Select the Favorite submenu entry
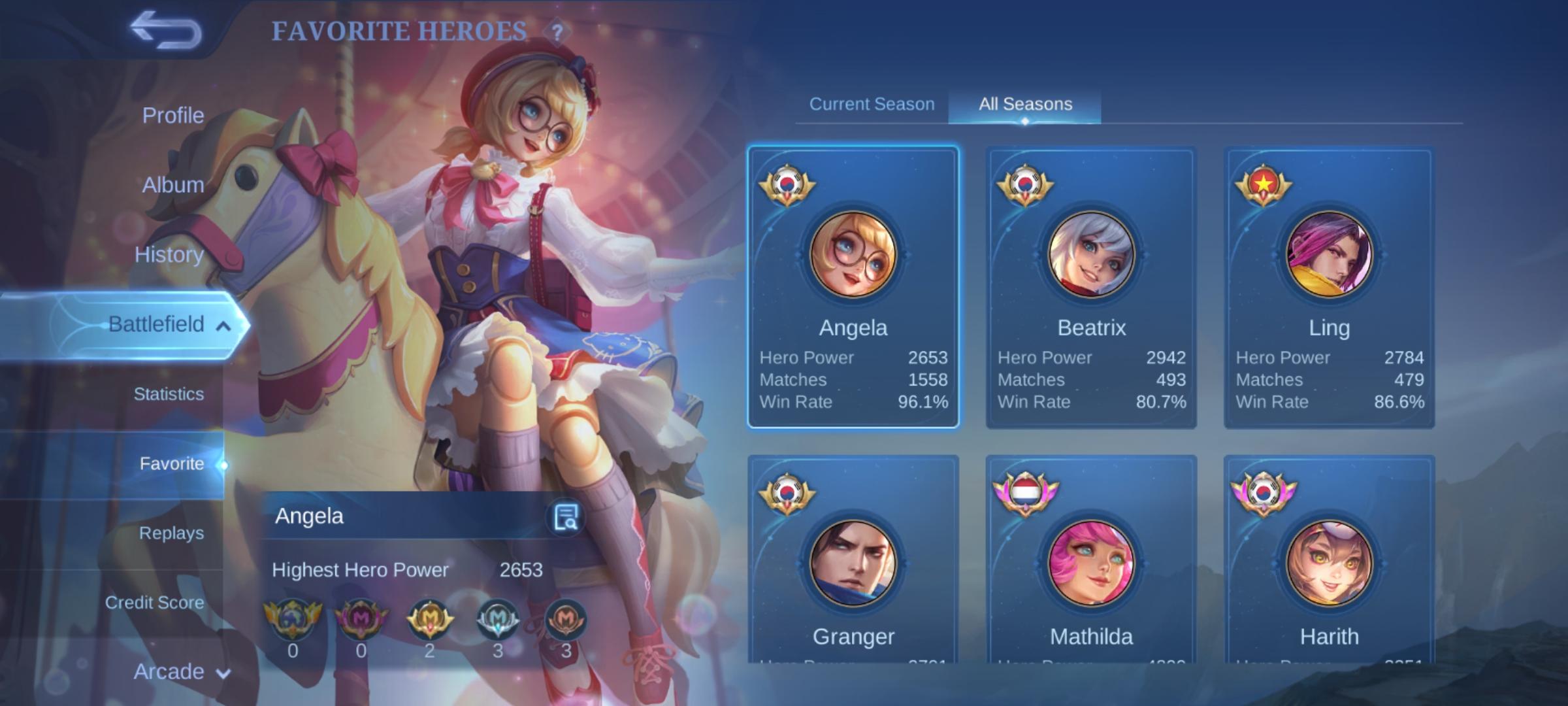This screenshot has width=1568, height=706. (171, 464)
